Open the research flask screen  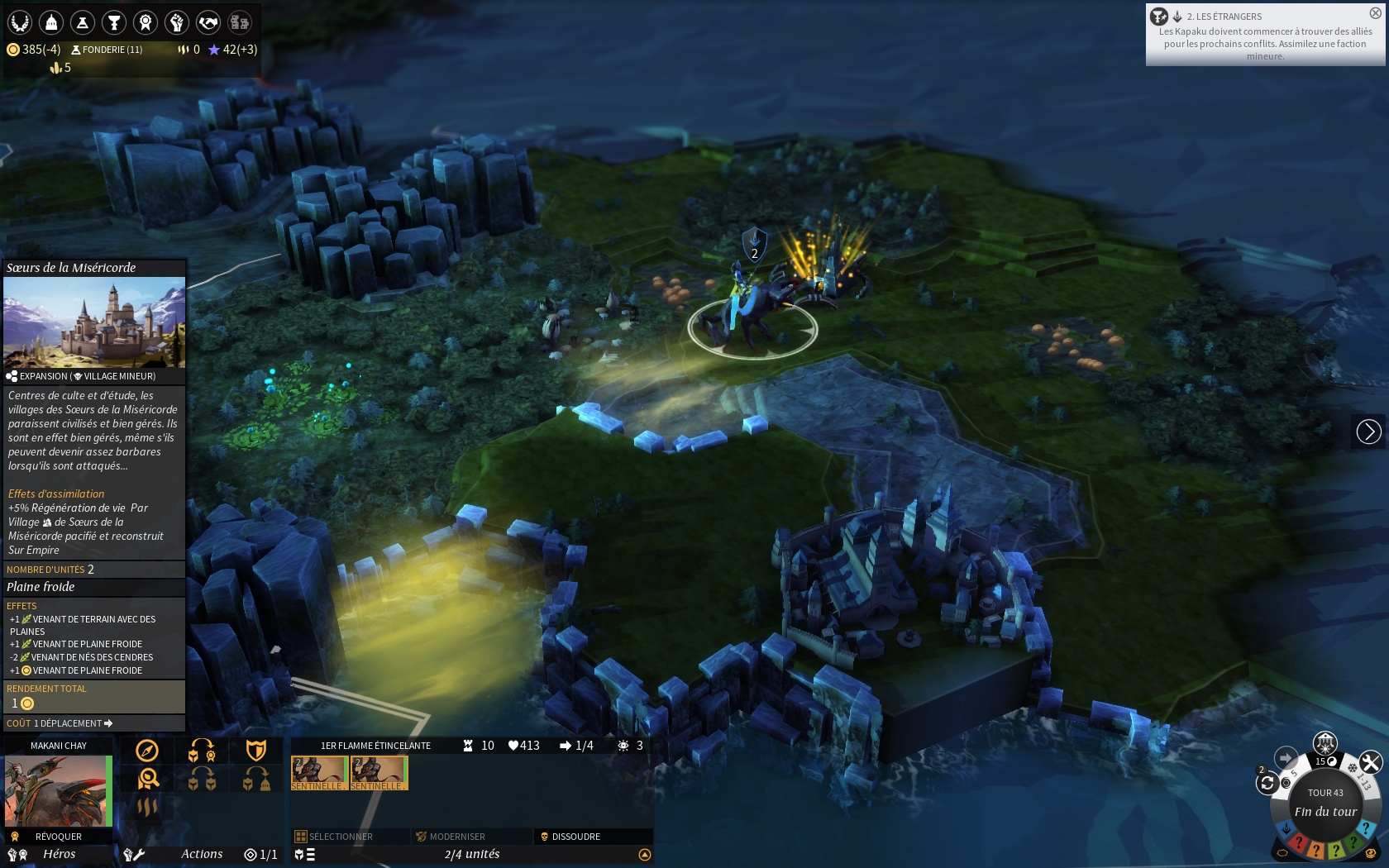(83, 22)
